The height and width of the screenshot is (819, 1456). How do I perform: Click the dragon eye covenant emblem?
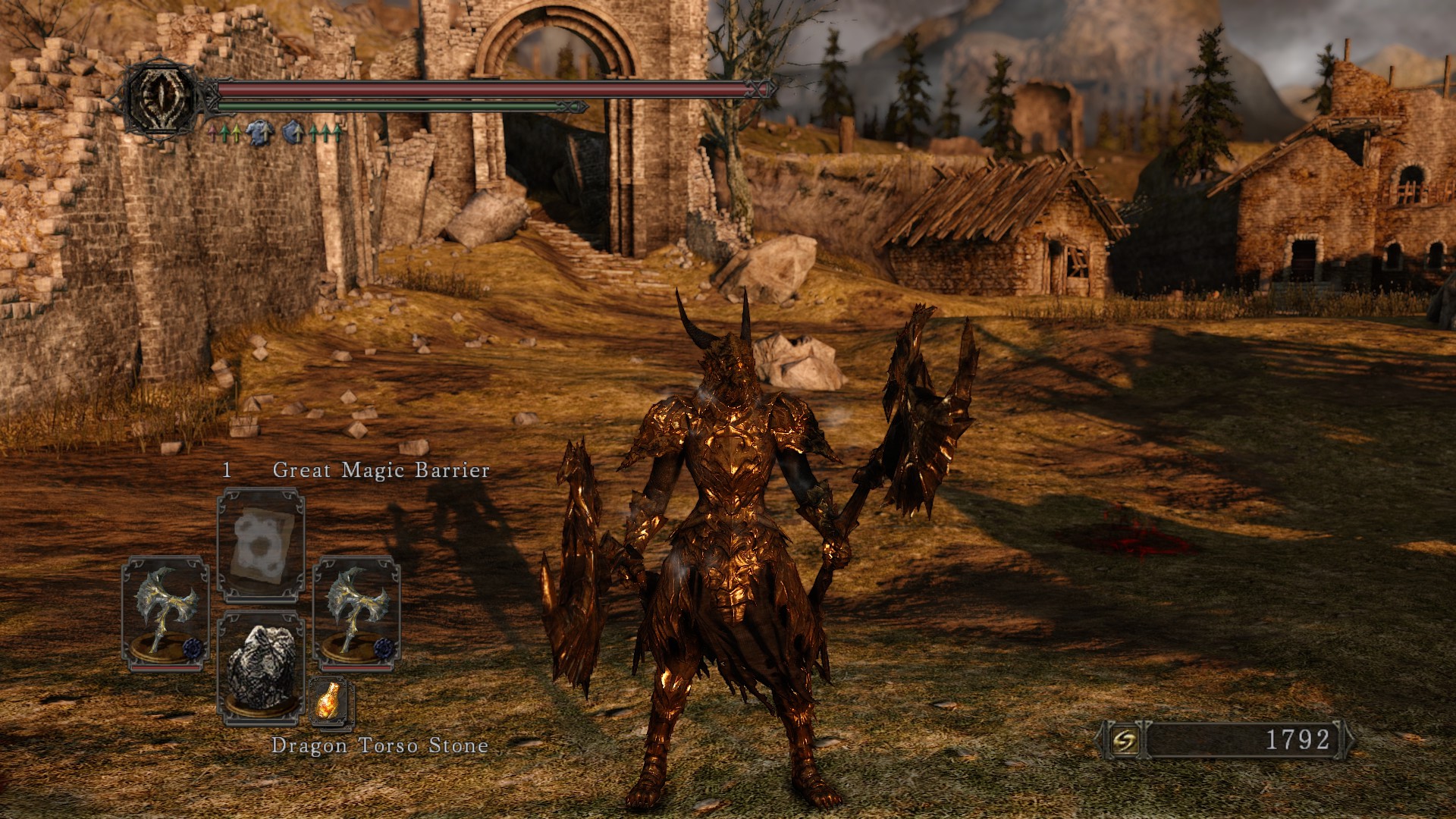coord(162,97)
